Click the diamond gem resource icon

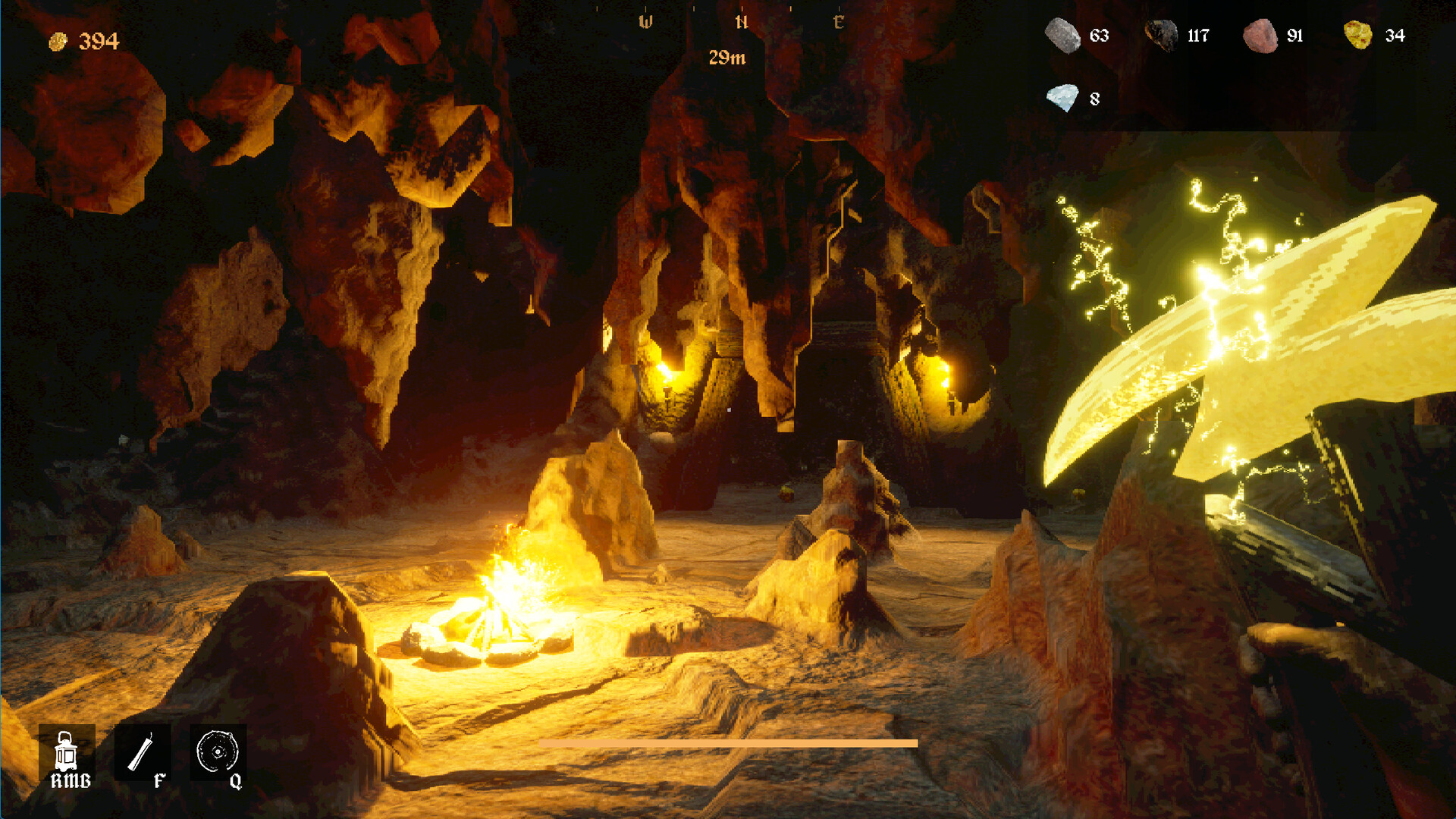[x=1062, y=98]
